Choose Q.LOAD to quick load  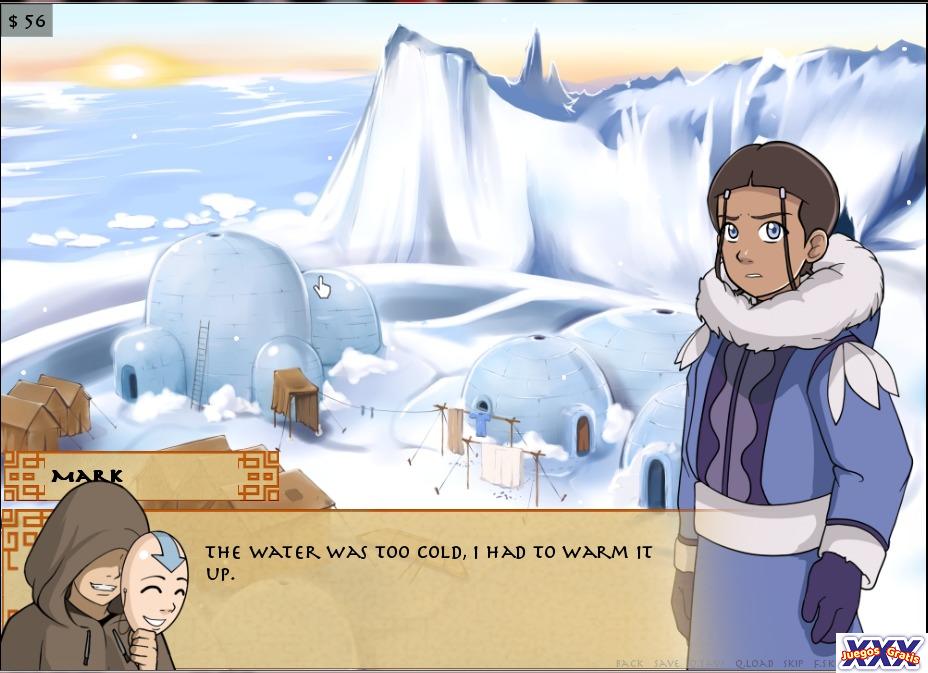point(753,663)
